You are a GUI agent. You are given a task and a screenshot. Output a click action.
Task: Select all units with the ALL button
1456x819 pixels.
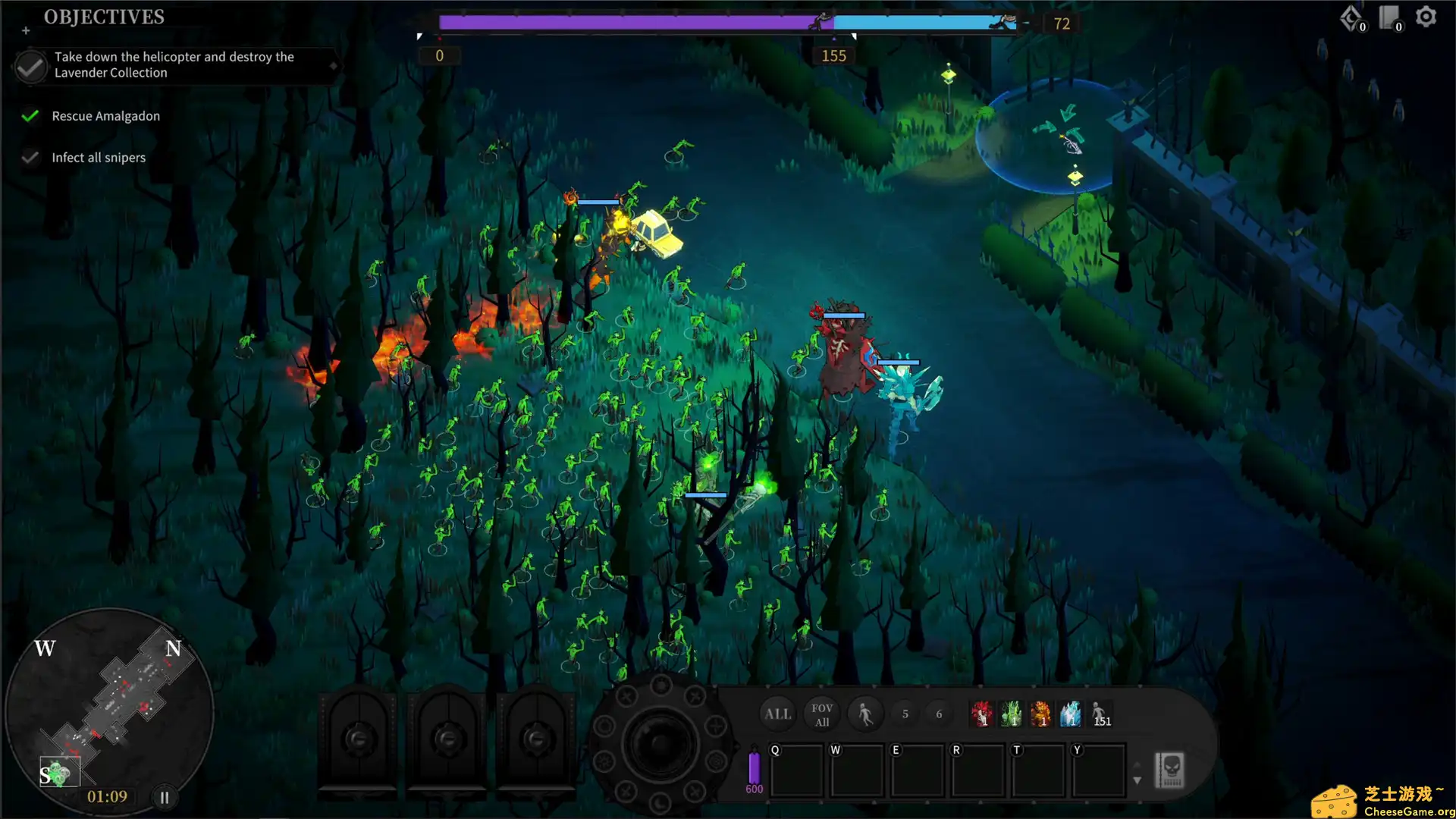point(777,714)
